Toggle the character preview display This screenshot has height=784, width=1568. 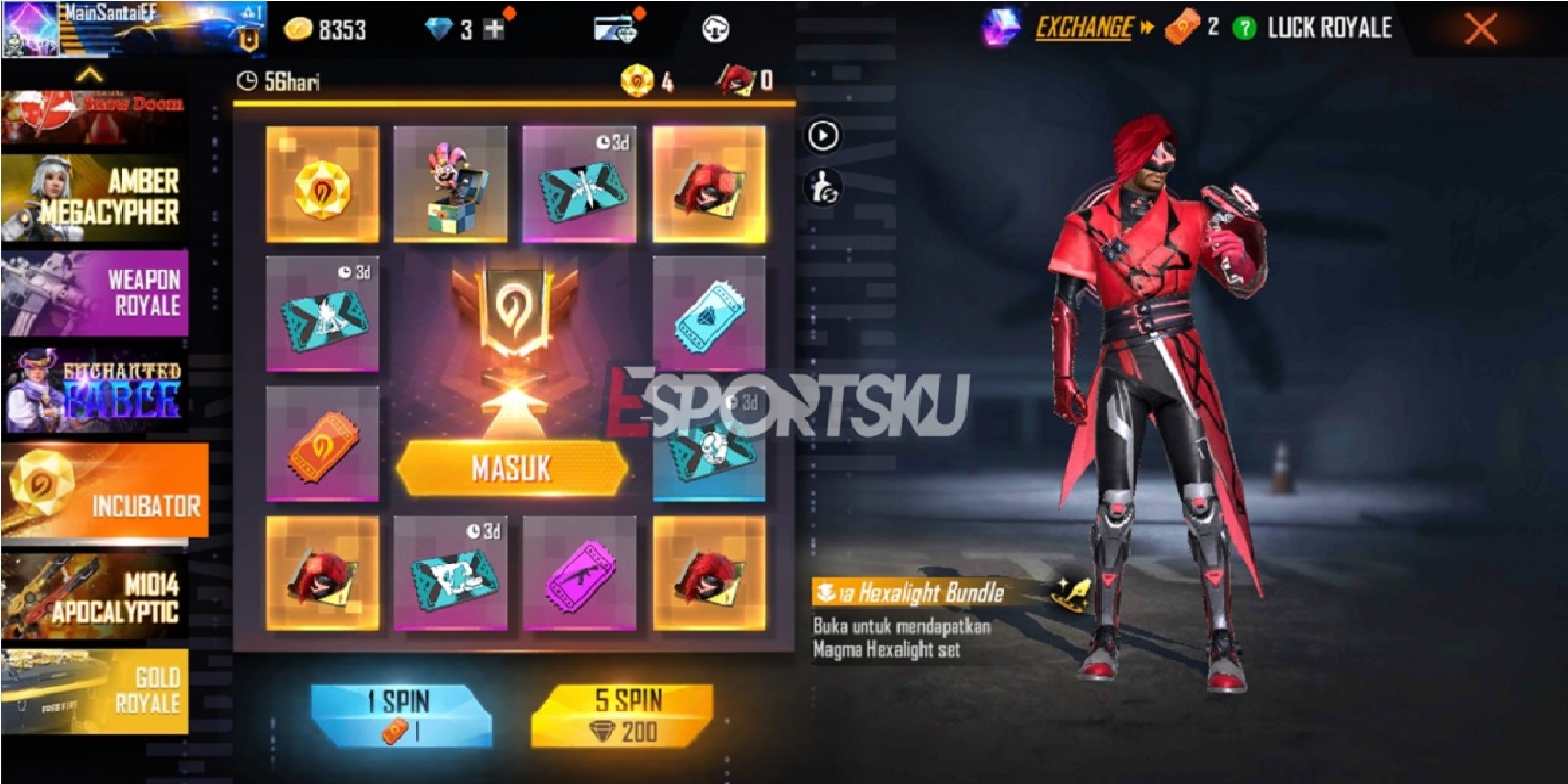tap(823, 188)
